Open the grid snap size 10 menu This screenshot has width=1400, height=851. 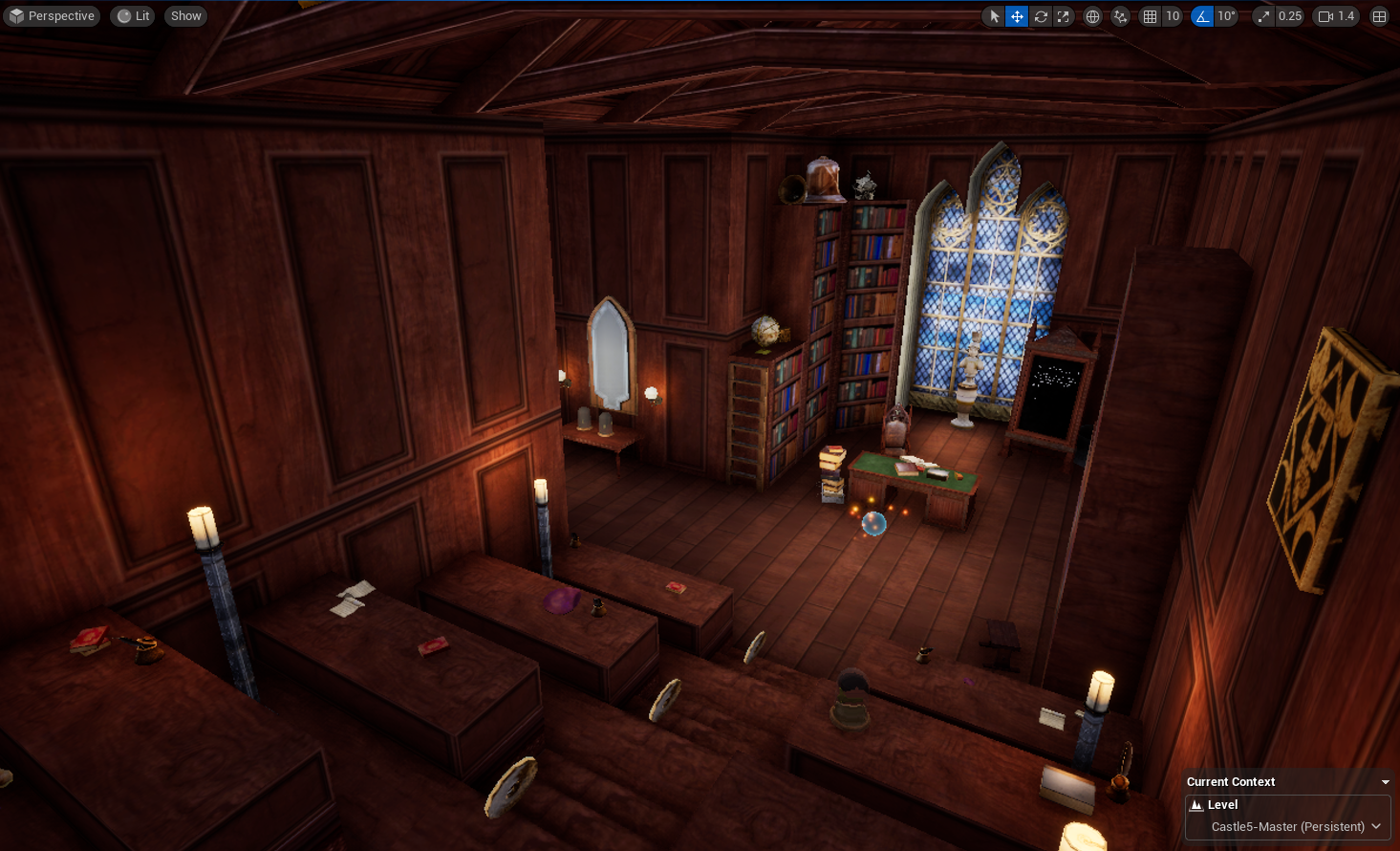click(1173, 16)
